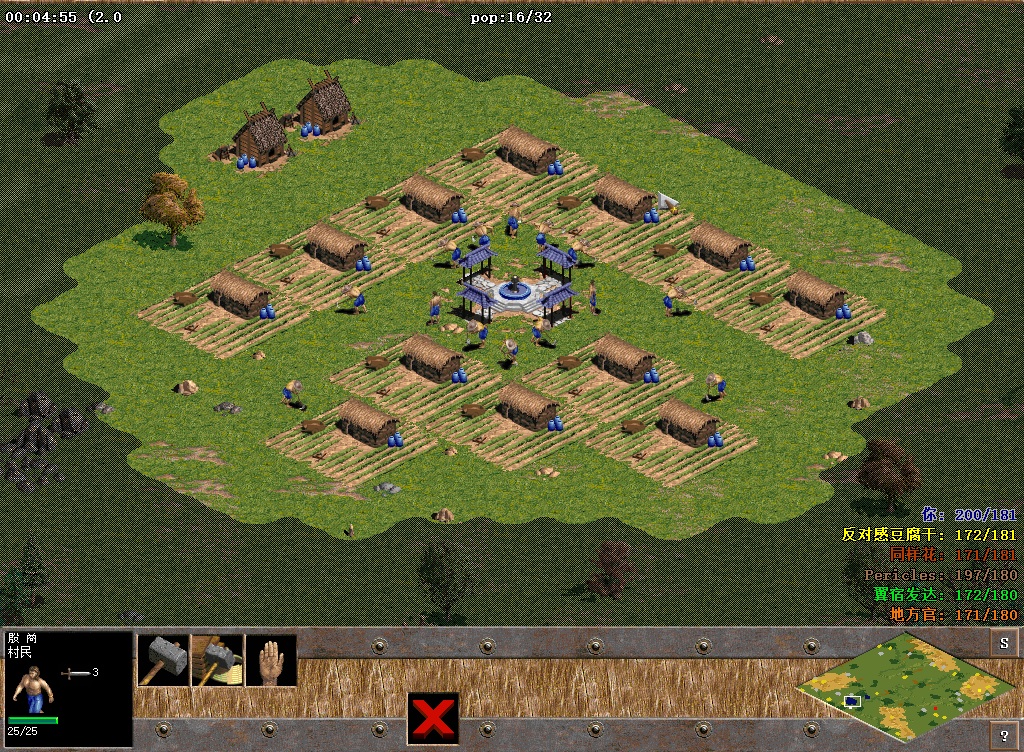Click the red X cancel button
1024x752 pixels.
point(433,717)
